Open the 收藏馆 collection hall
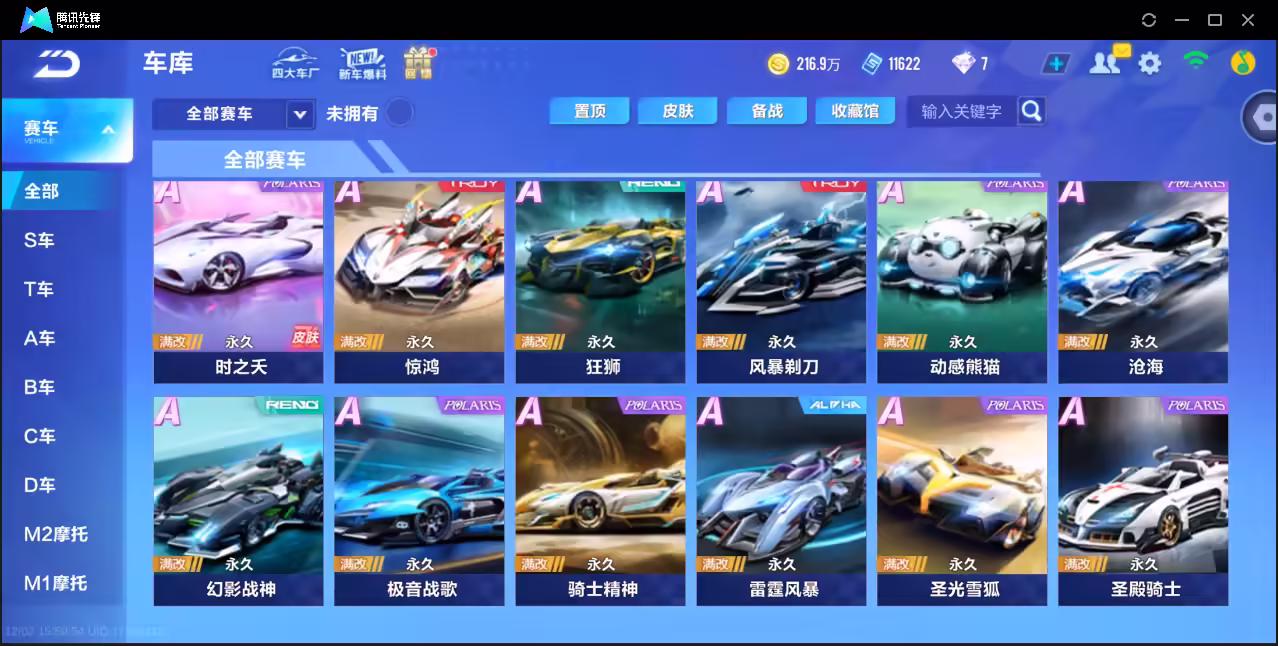Image resolution: width=1278 pixels, height=646 pixels. tap(855, 111)
